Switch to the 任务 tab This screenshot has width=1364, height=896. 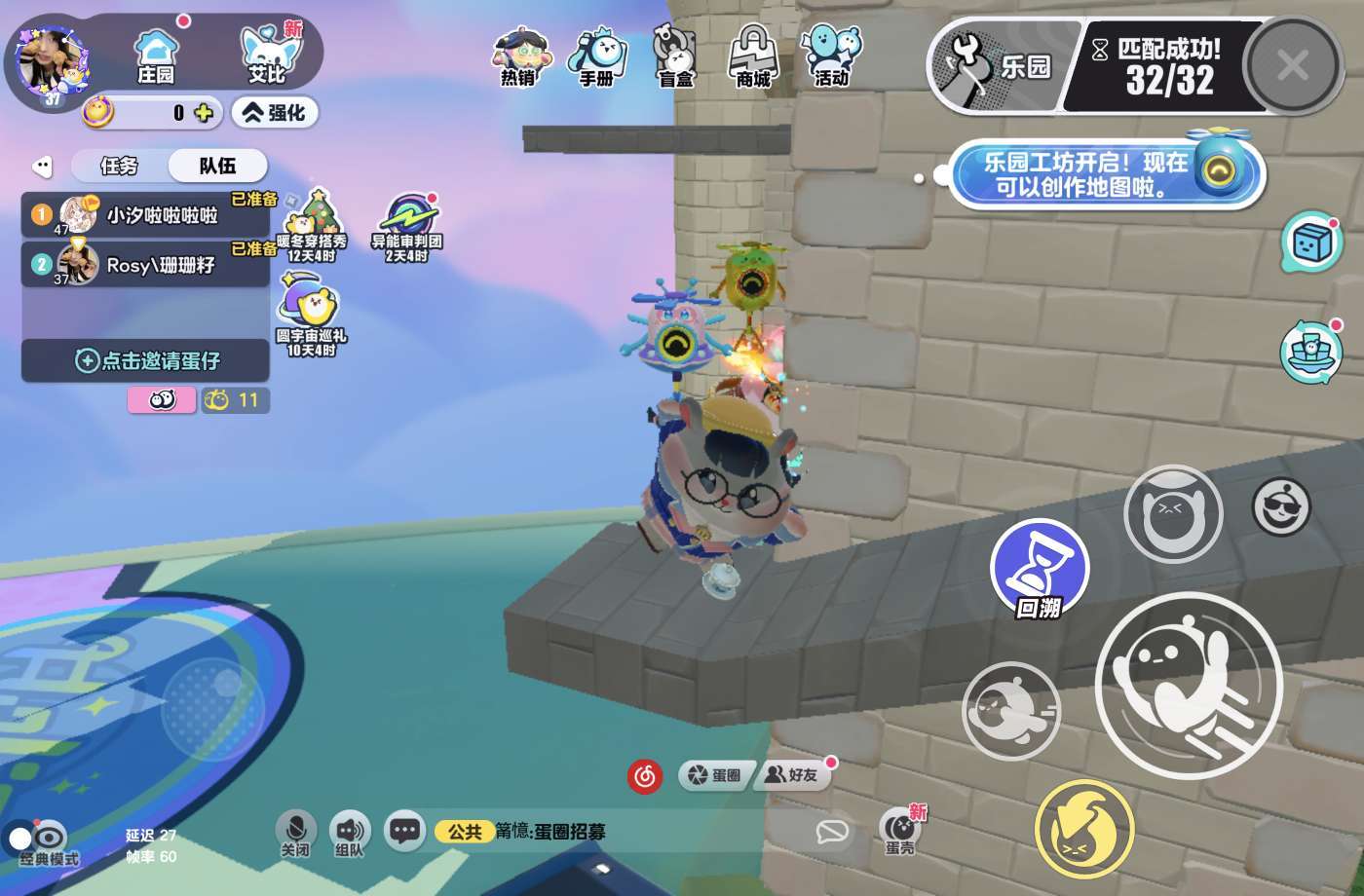pyautogui.click(x=119, y=166)
